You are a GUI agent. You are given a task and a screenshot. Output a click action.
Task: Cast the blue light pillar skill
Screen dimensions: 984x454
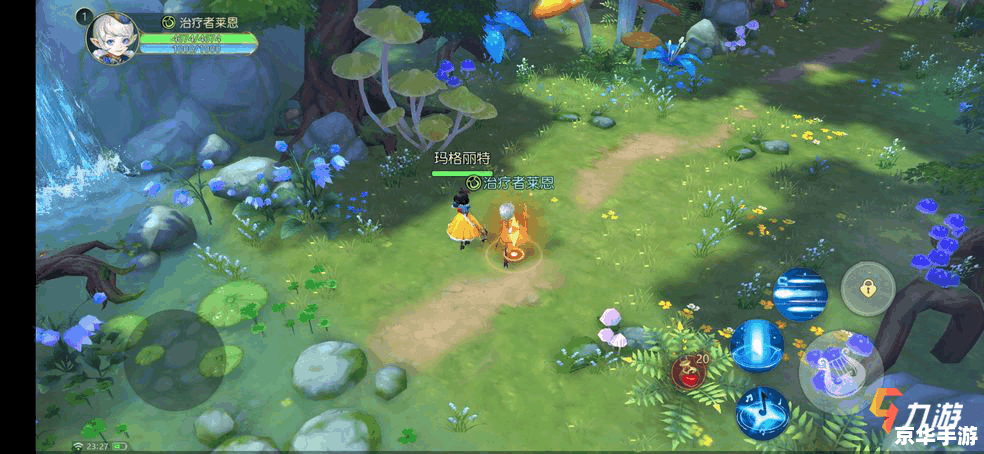[x=756, y=345]
